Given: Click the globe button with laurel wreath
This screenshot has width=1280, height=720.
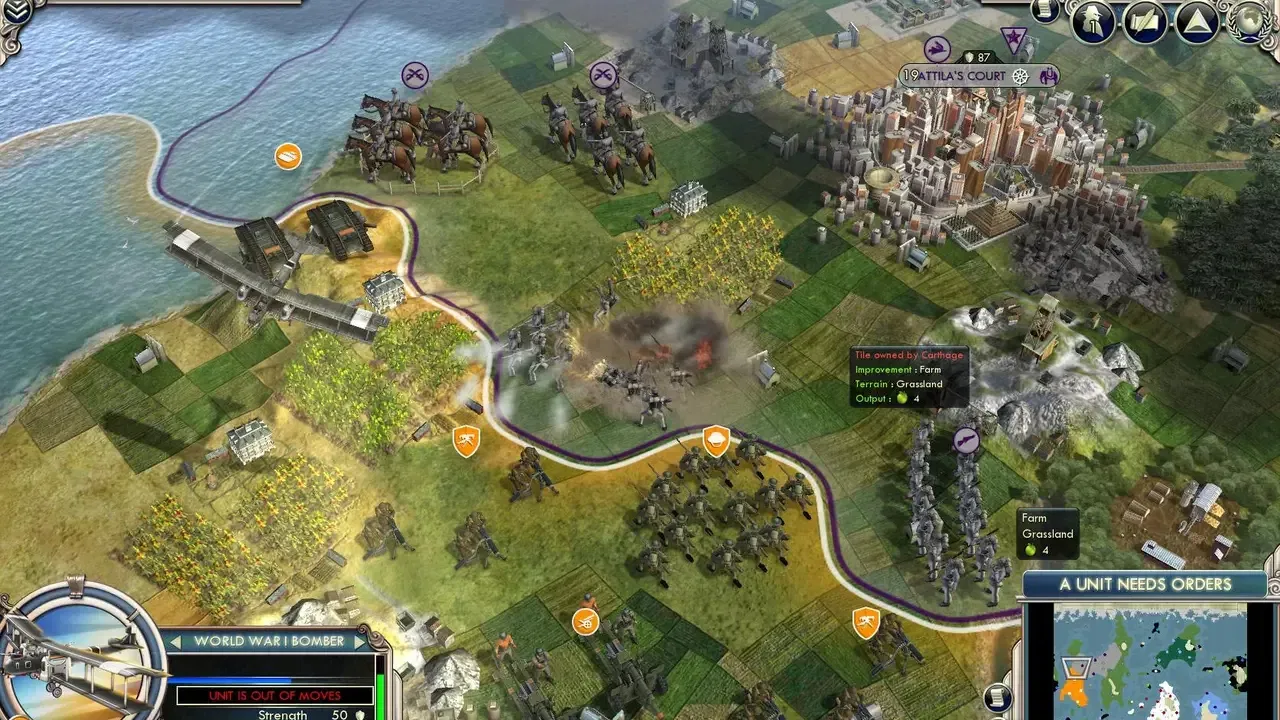Looking at the screenshot, I should [1250, 20].
